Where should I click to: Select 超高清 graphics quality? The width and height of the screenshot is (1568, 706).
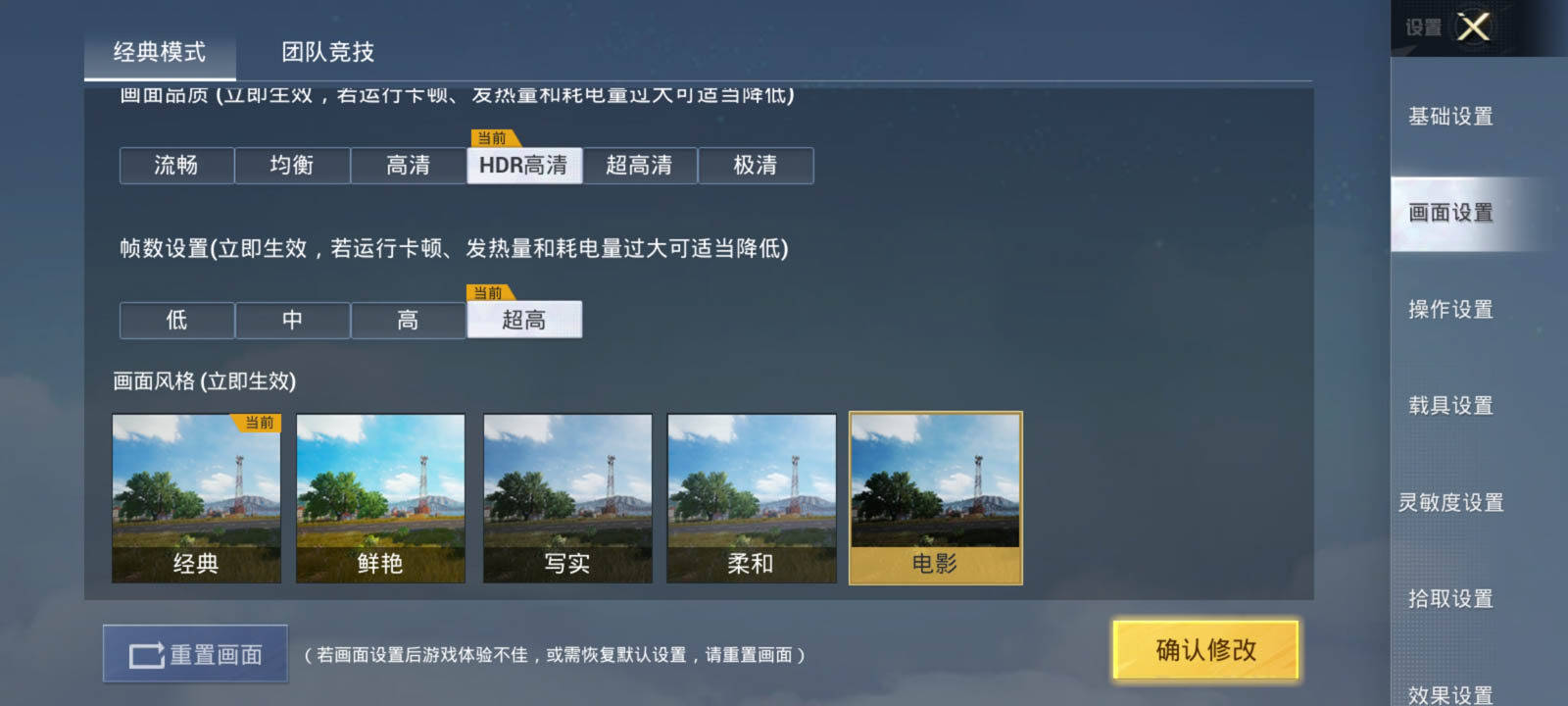coord(641,165)
